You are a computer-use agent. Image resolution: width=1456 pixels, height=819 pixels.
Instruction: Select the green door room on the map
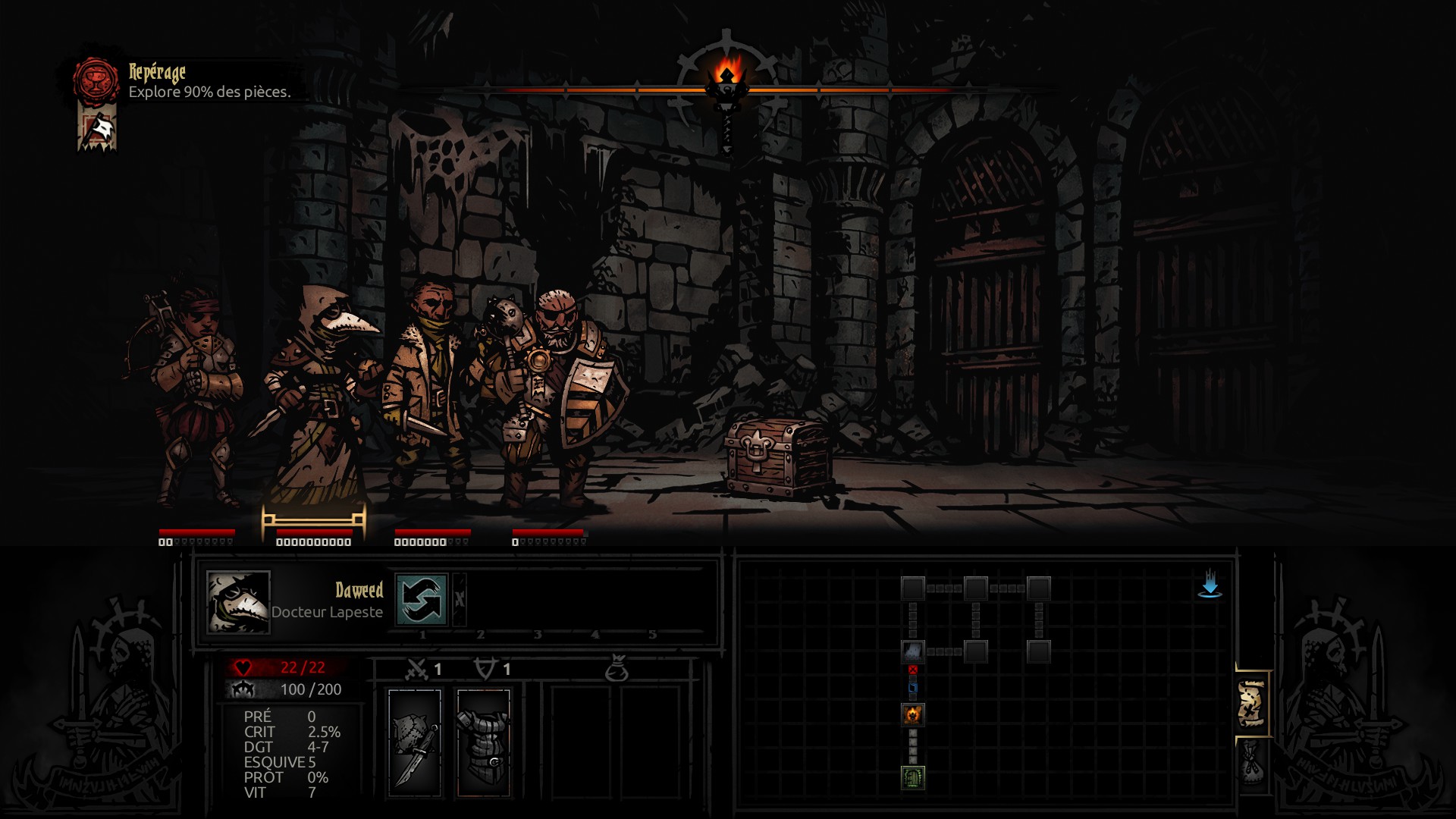912,777
